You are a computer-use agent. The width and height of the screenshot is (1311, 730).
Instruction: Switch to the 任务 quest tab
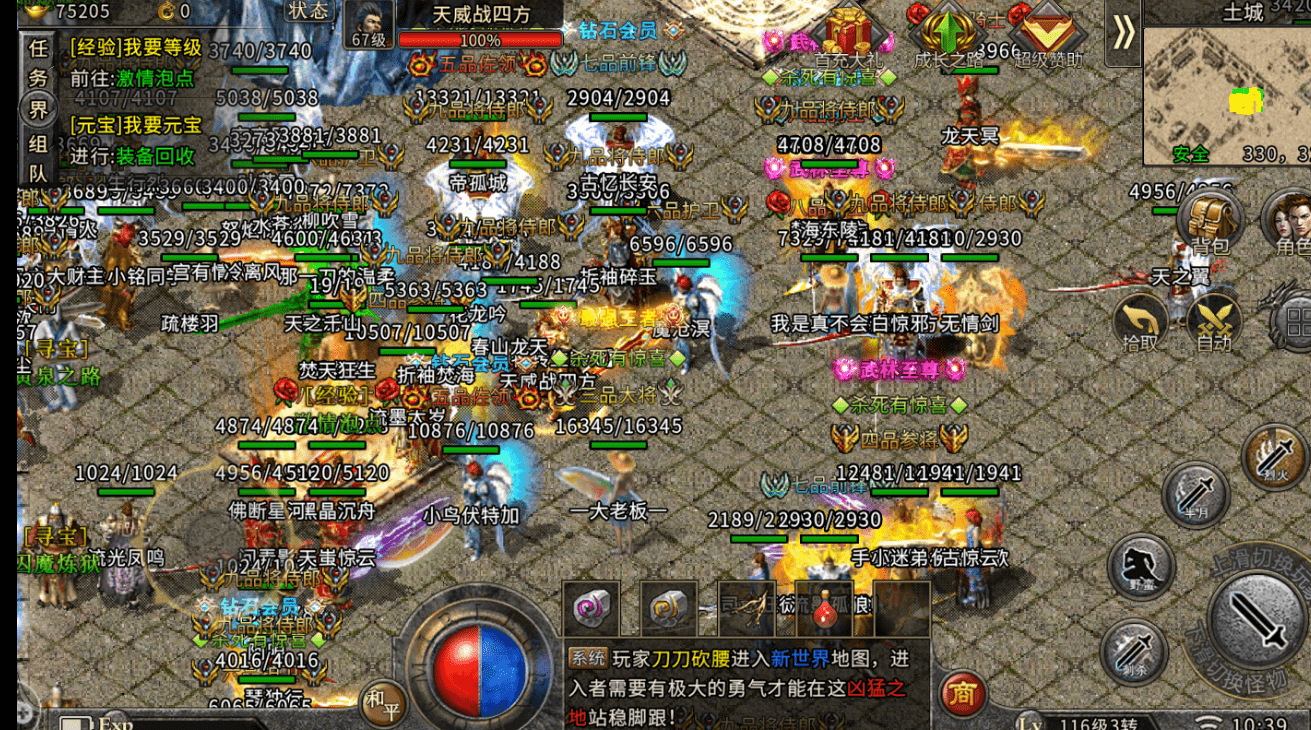coord(37,60)
